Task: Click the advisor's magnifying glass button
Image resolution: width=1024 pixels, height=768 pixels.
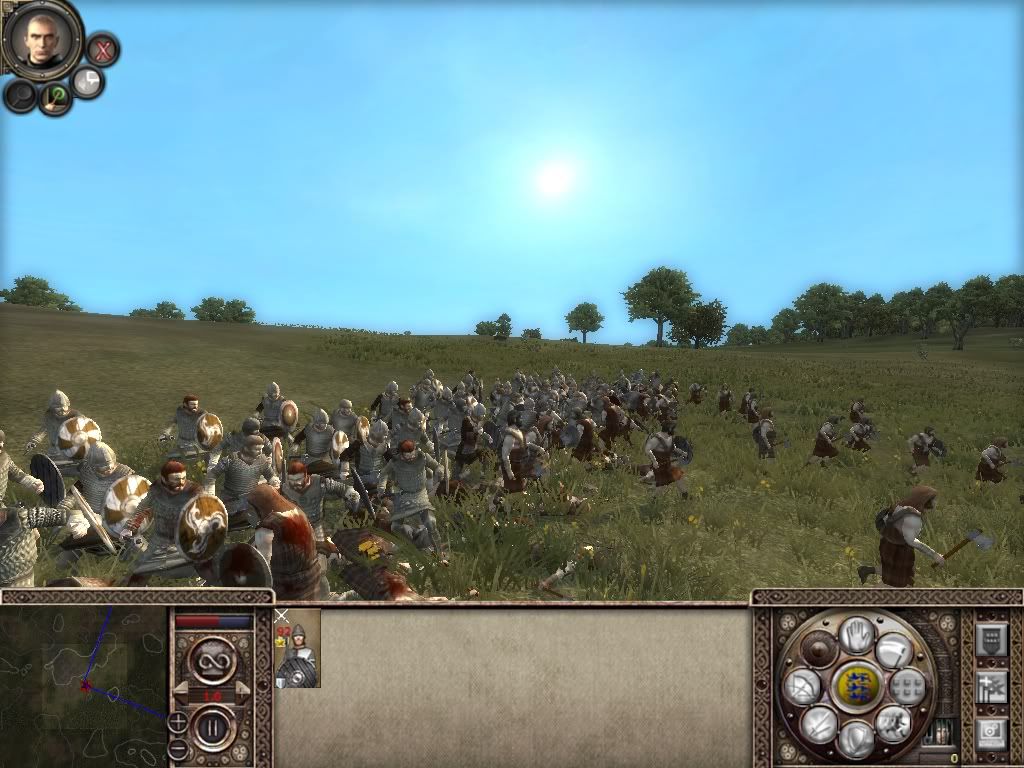Action: [x=20, y=96]
